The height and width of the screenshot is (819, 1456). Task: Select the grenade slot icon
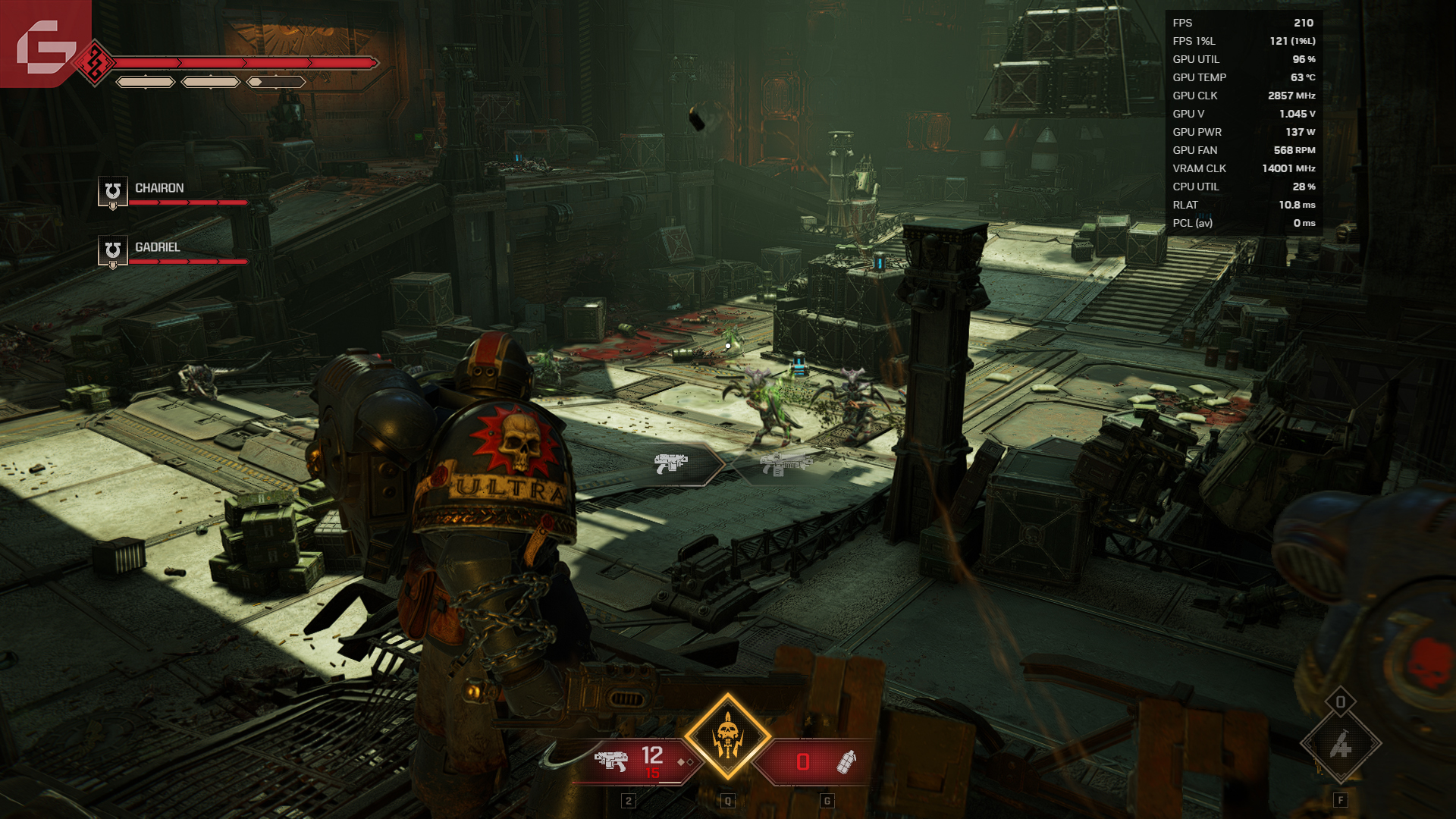[x=845, y=761]
